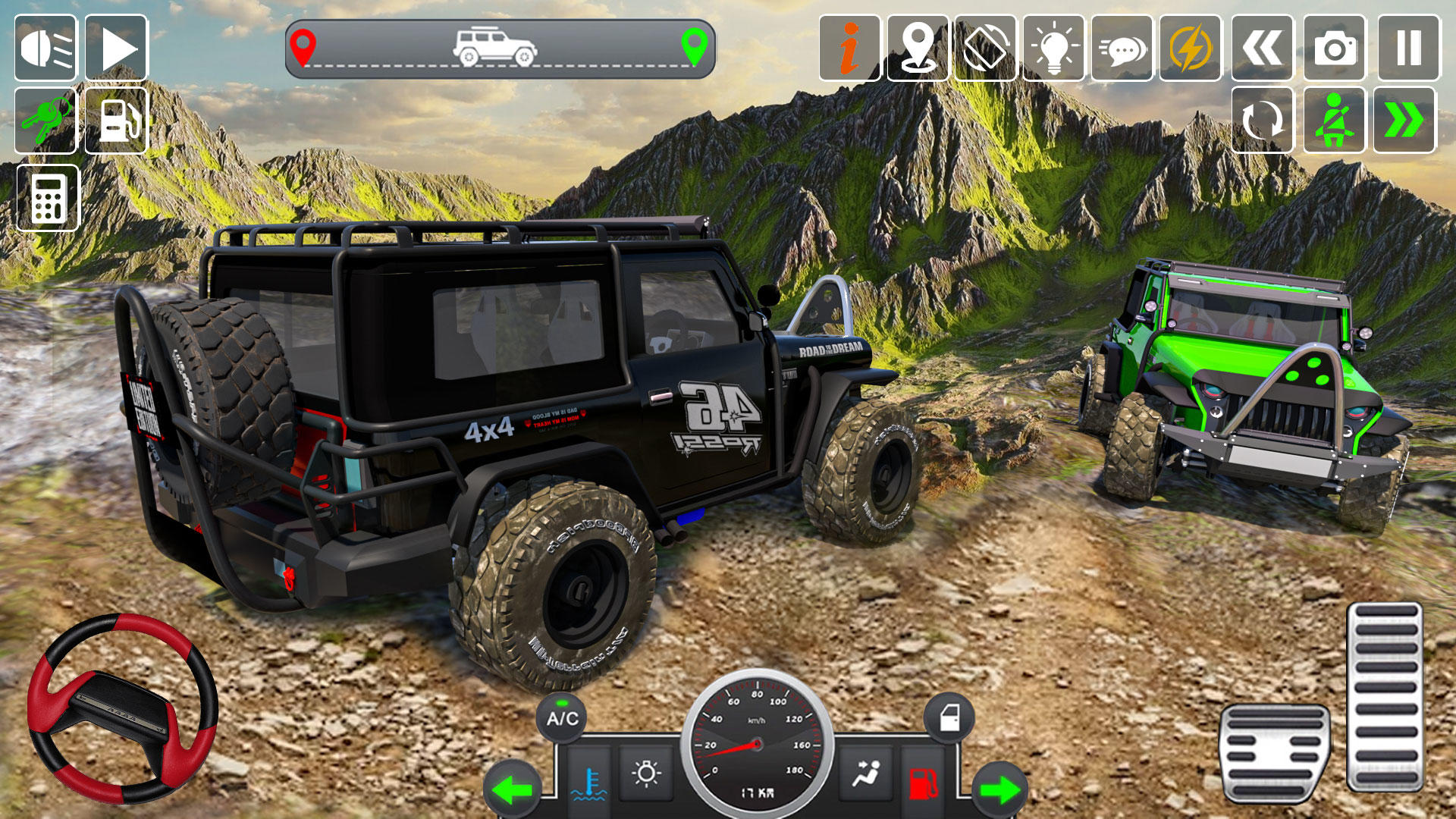Activate the green left turn signal
This screenshot has width=1456, height=819.
tap(513, 790)
